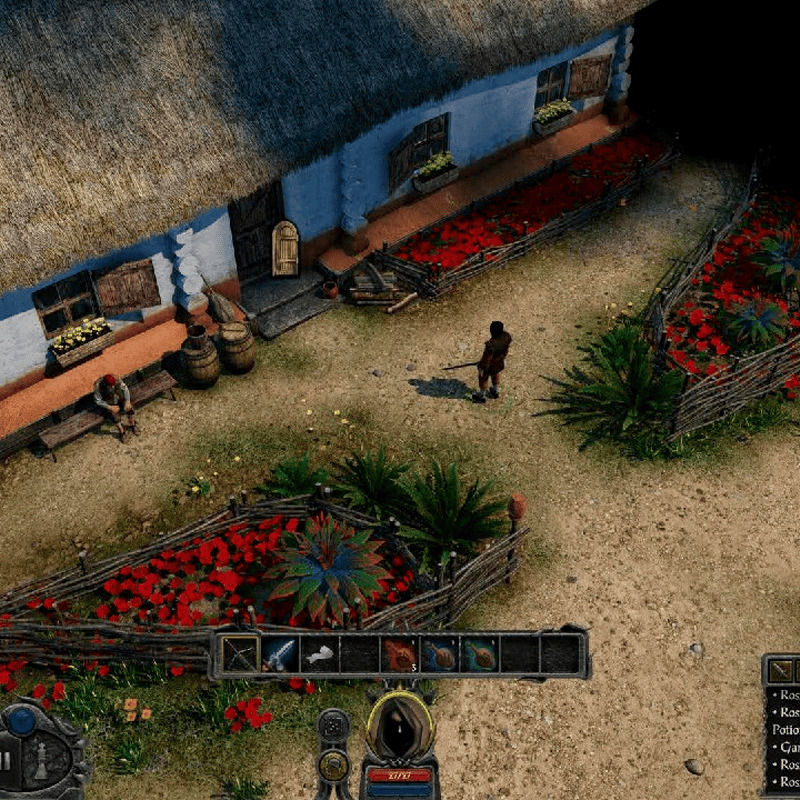Select the white bandage hotbar item
The height and width of the screenshot is (800, 800).
click(320, 655)
